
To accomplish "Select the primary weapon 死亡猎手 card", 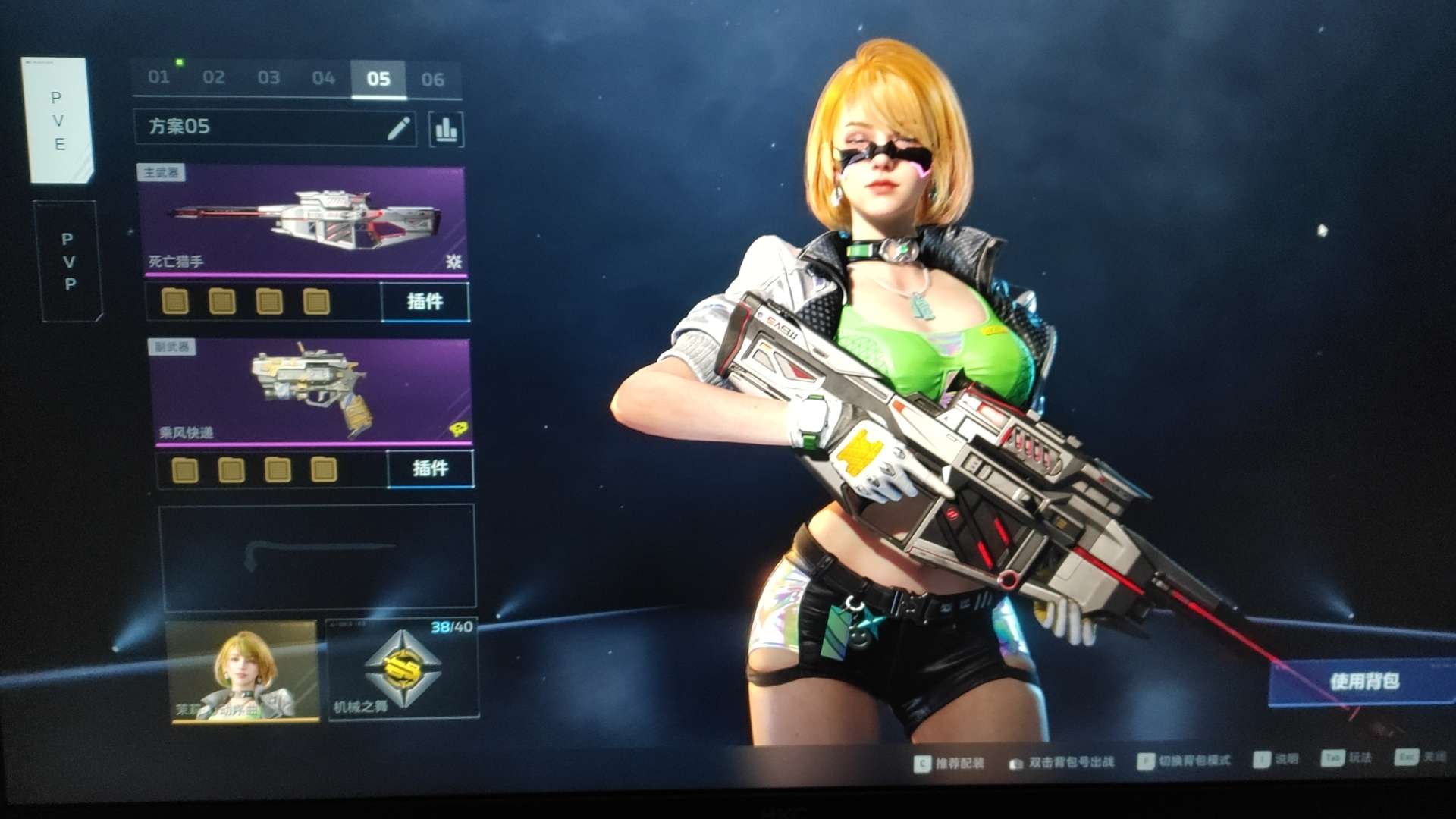I will pyautogui.click(x=302, y=221).
